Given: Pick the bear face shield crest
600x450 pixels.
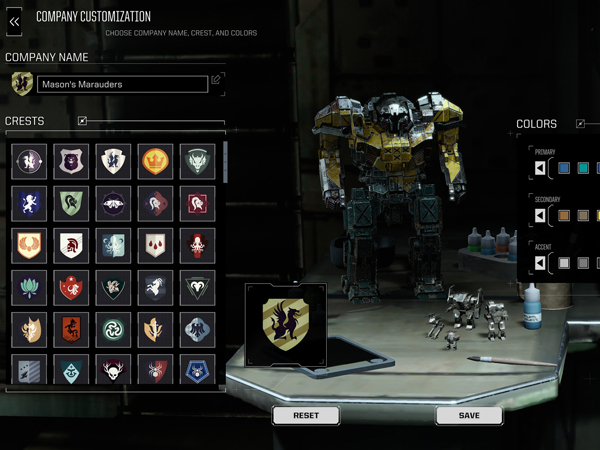Looking at the screenshot, I should pyautogui.click(x=71, y=161).
